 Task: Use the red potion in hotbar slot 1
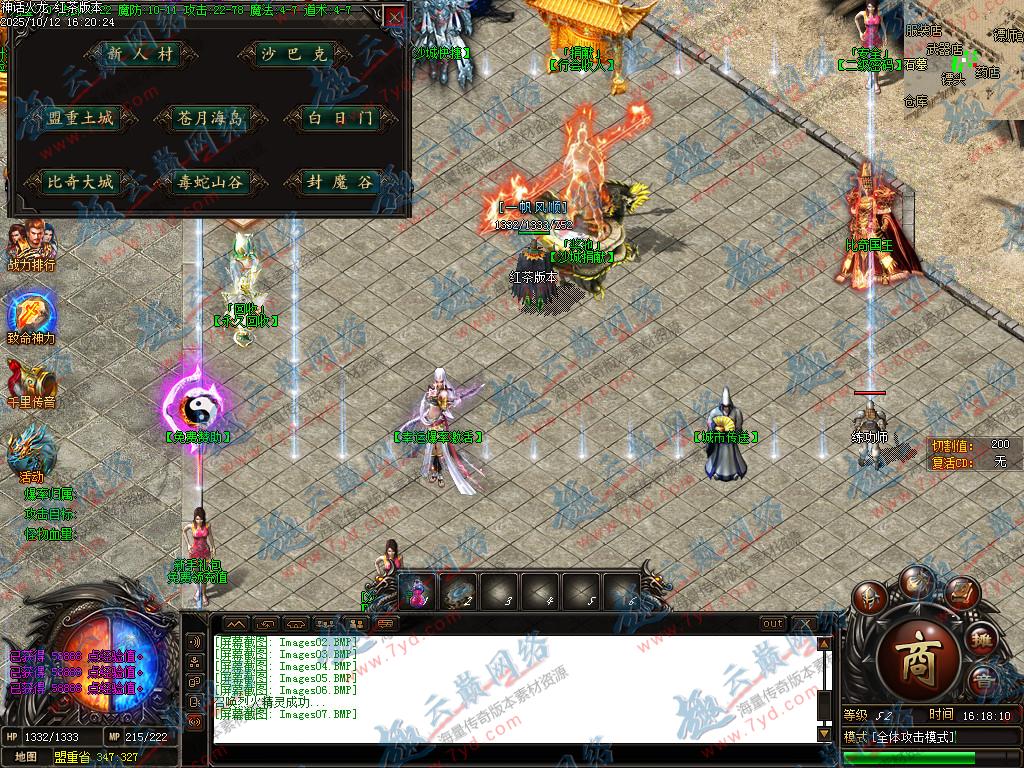(x=418, y=592)
